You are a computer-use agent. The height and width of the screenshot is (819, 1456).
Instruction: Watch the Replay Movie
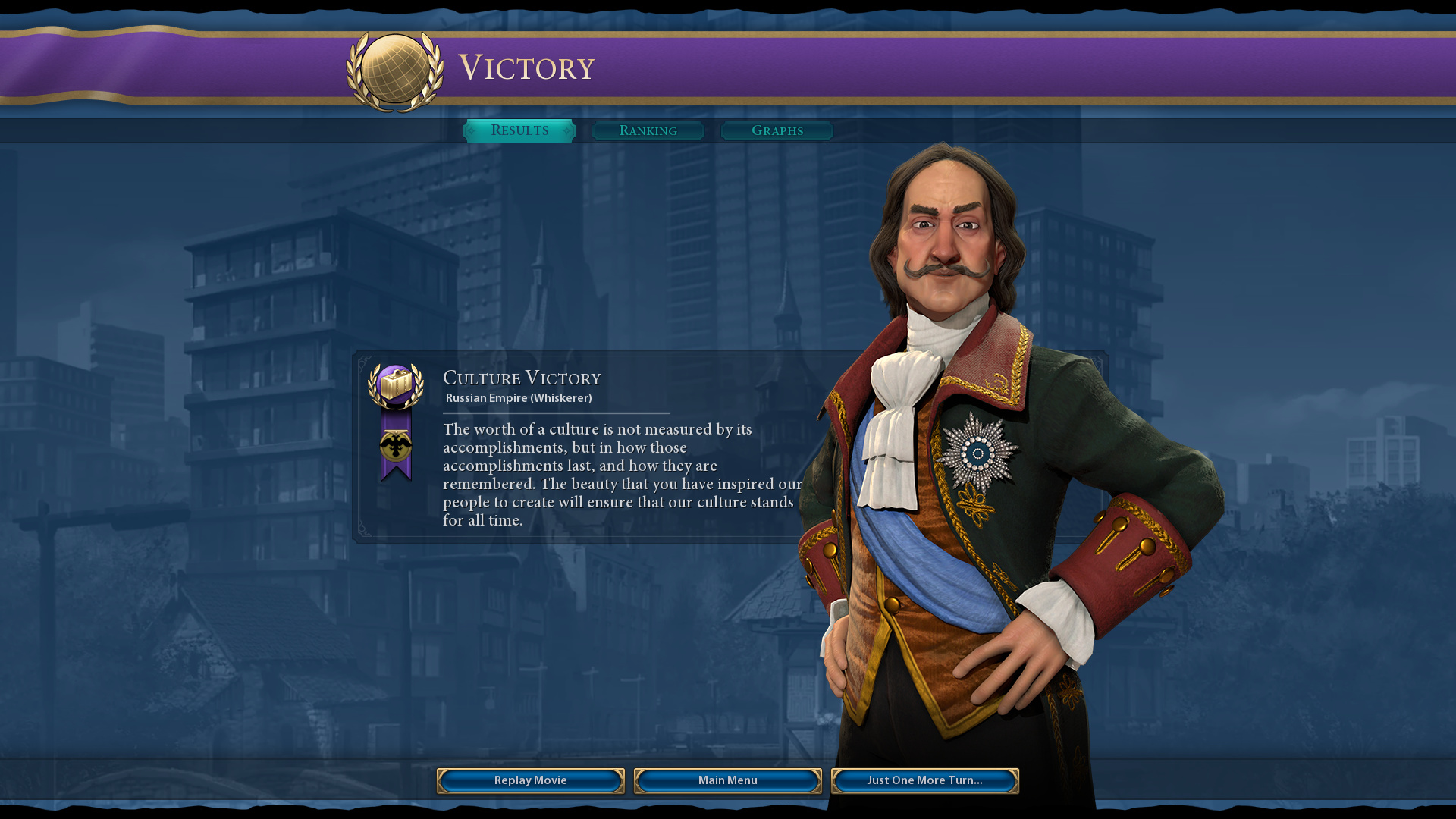pyautogui.click(x=531, y=780)
